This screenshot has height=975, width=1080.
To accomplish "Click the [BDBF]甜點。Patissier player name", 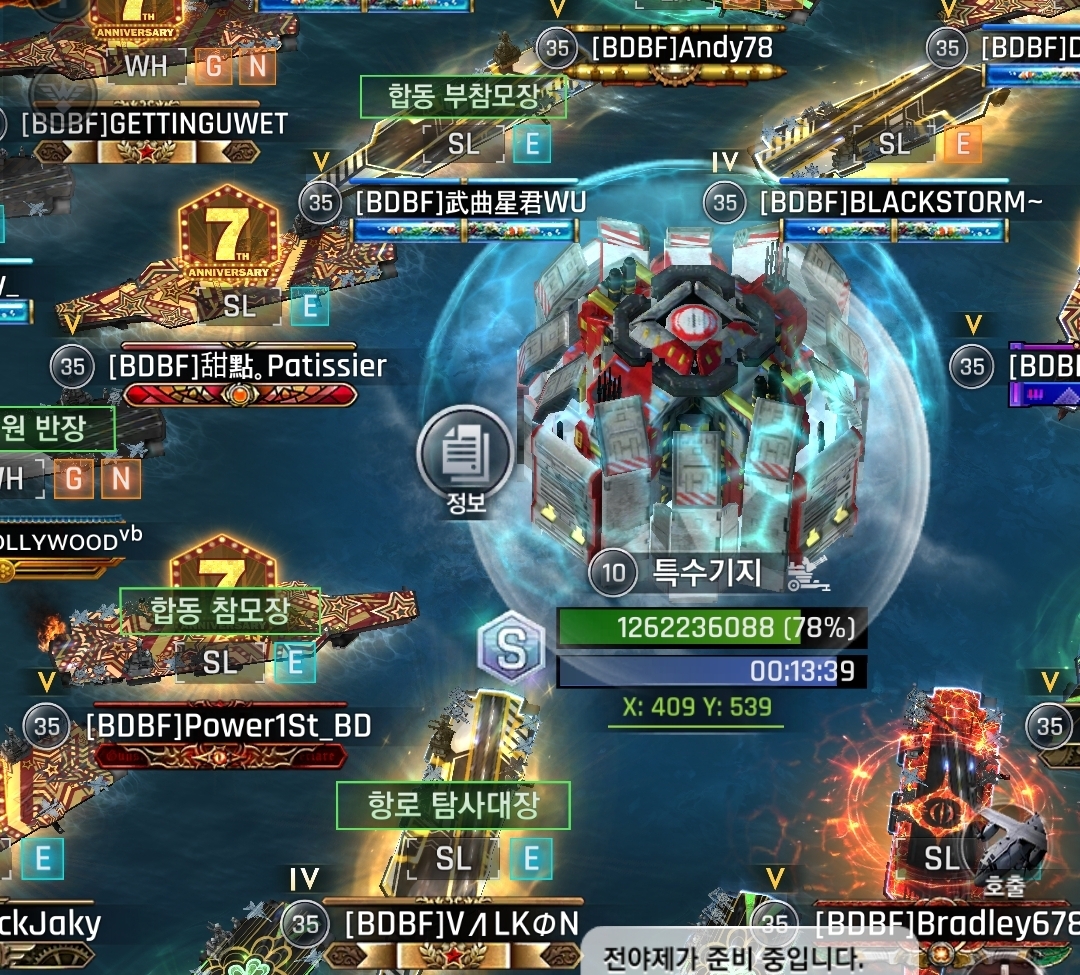I will pos(246,366).
